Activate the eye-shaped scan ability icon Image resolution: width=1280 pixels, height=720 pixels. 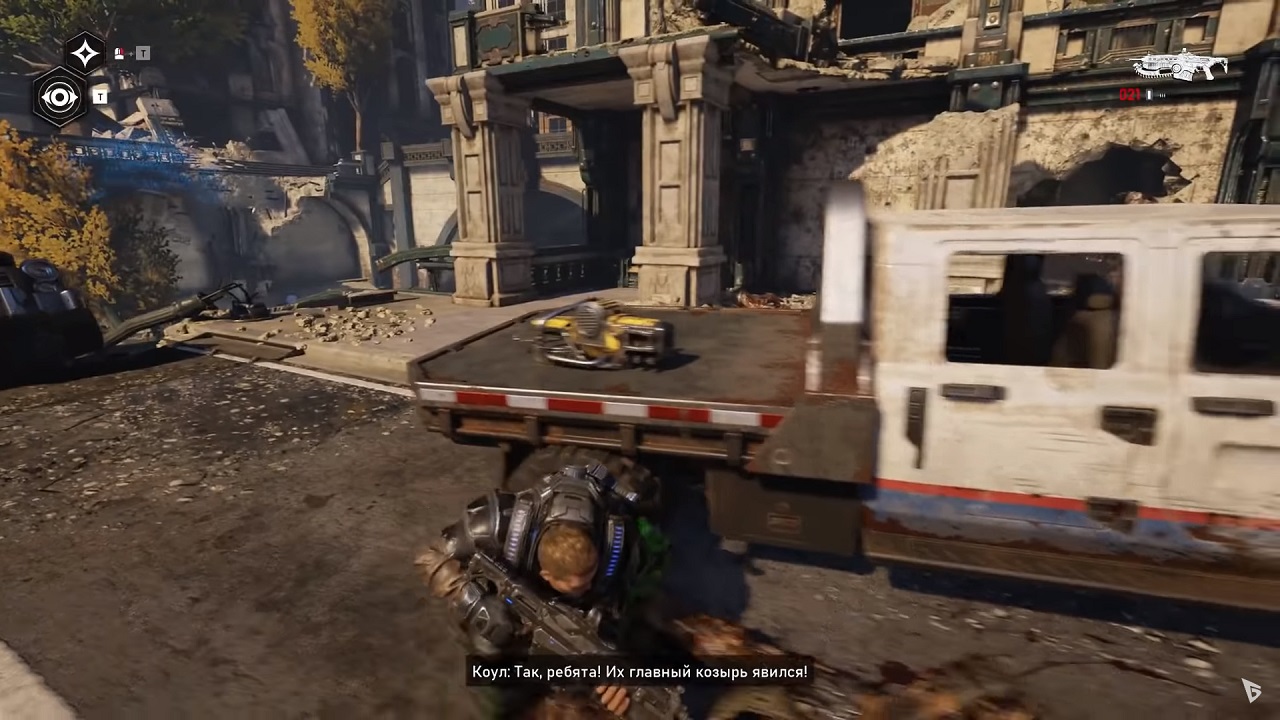pos(60,97)
